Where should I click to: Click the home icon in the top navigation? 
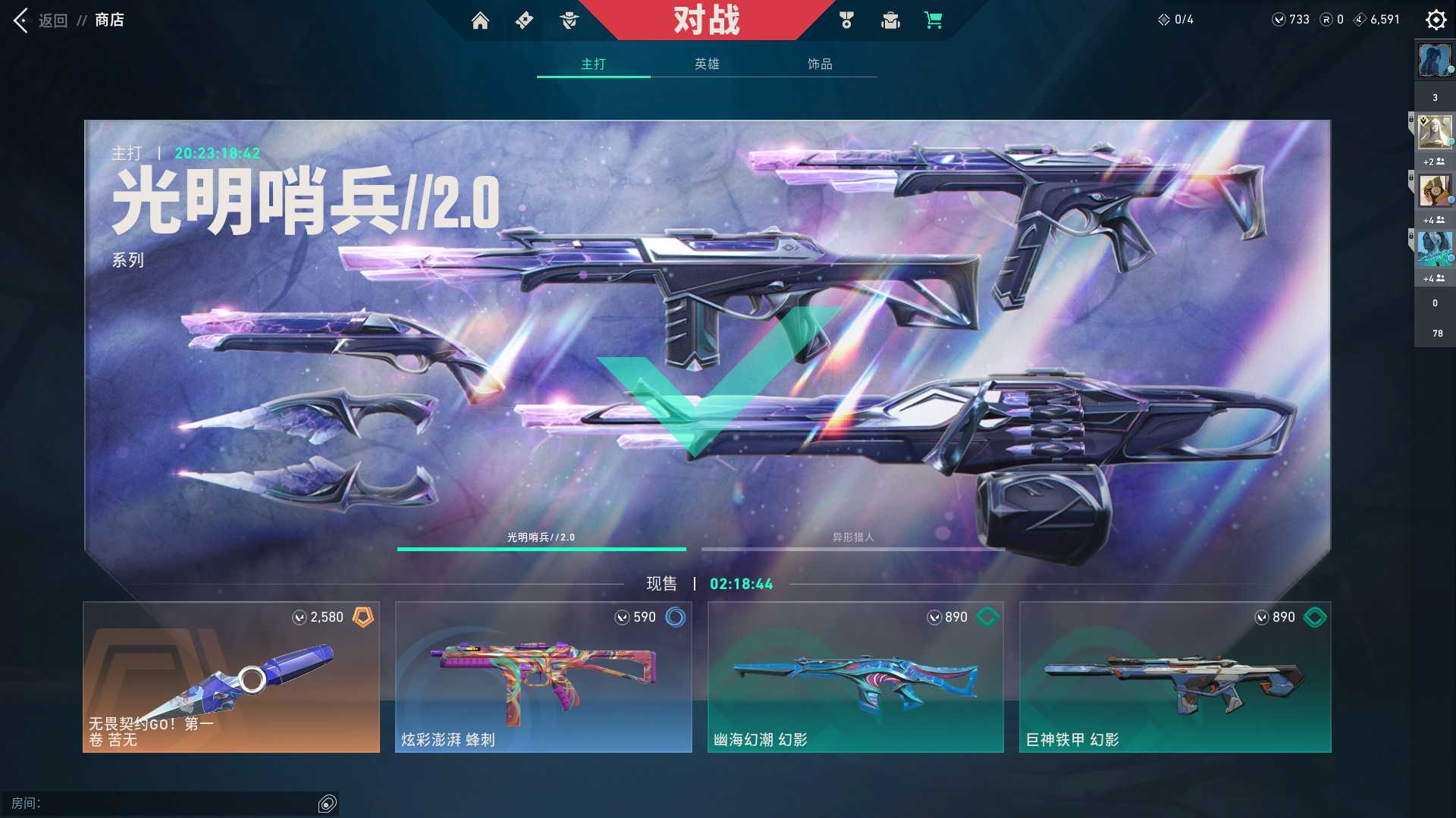coord(482,20)
